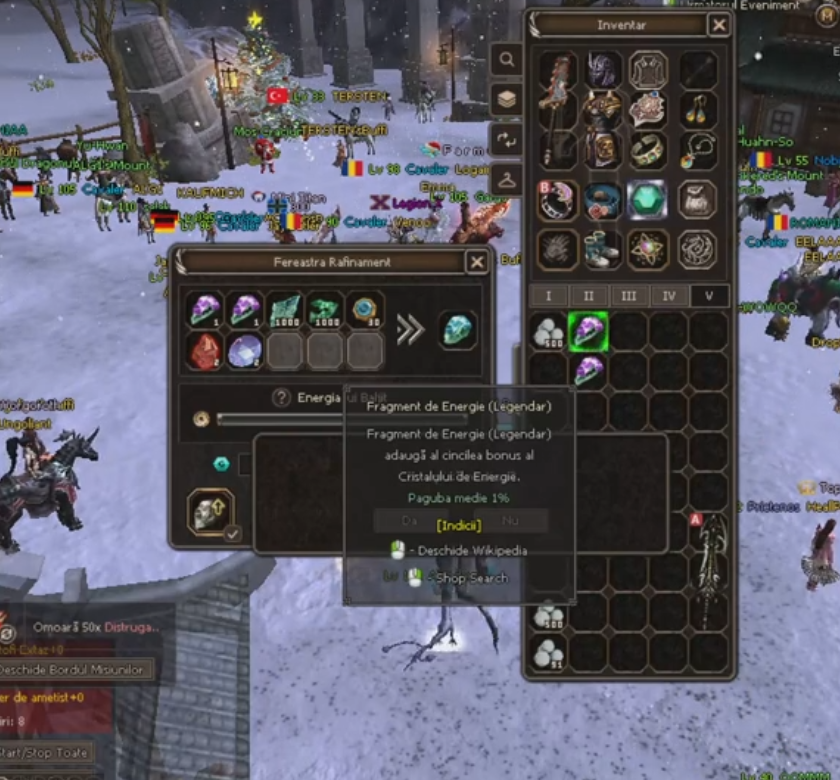
Task: Open the clothes hanger costume button
Action: pos(507,179)
